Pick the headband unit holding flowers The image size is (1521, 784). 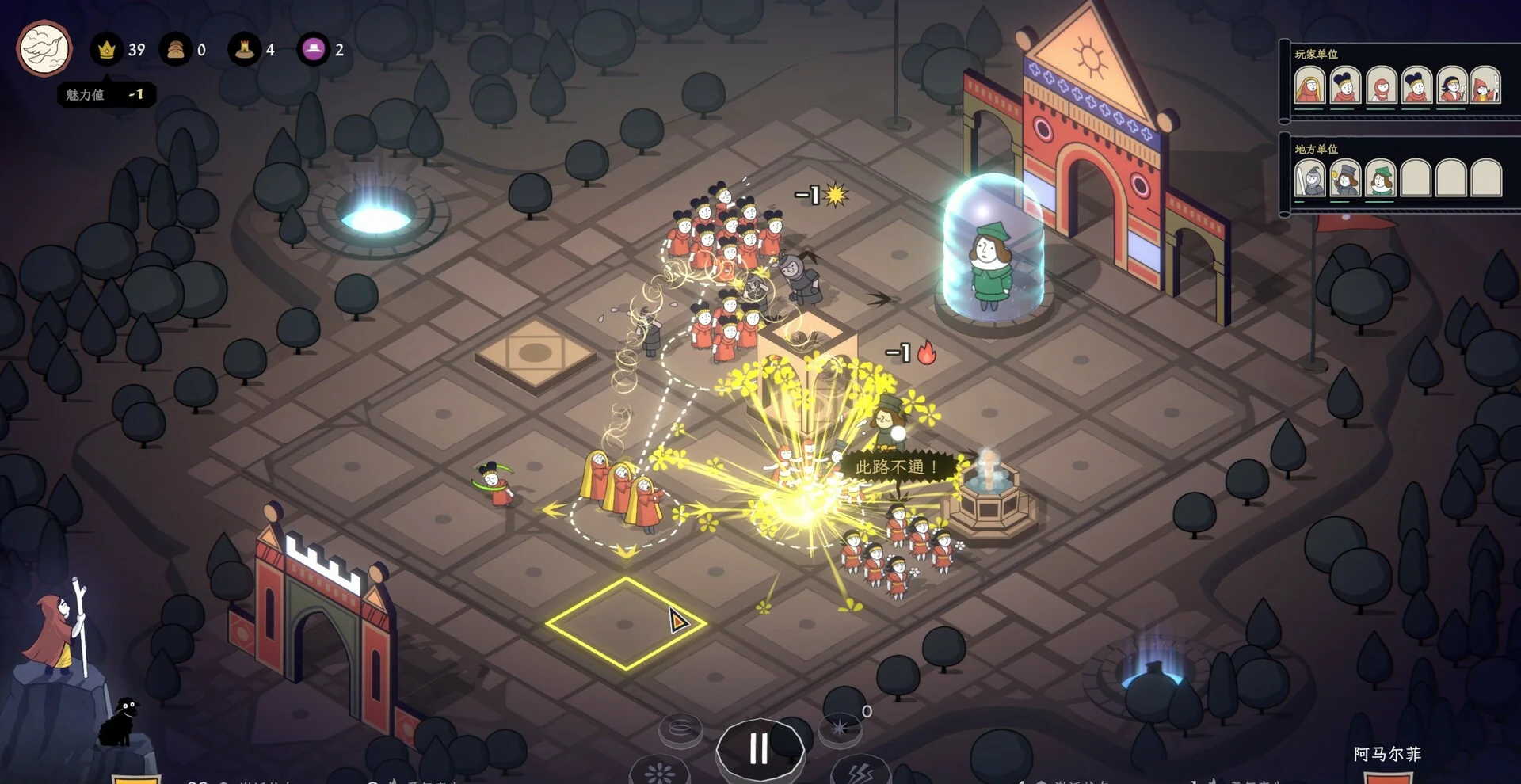pyautogui.click(x=1451, y=86)
